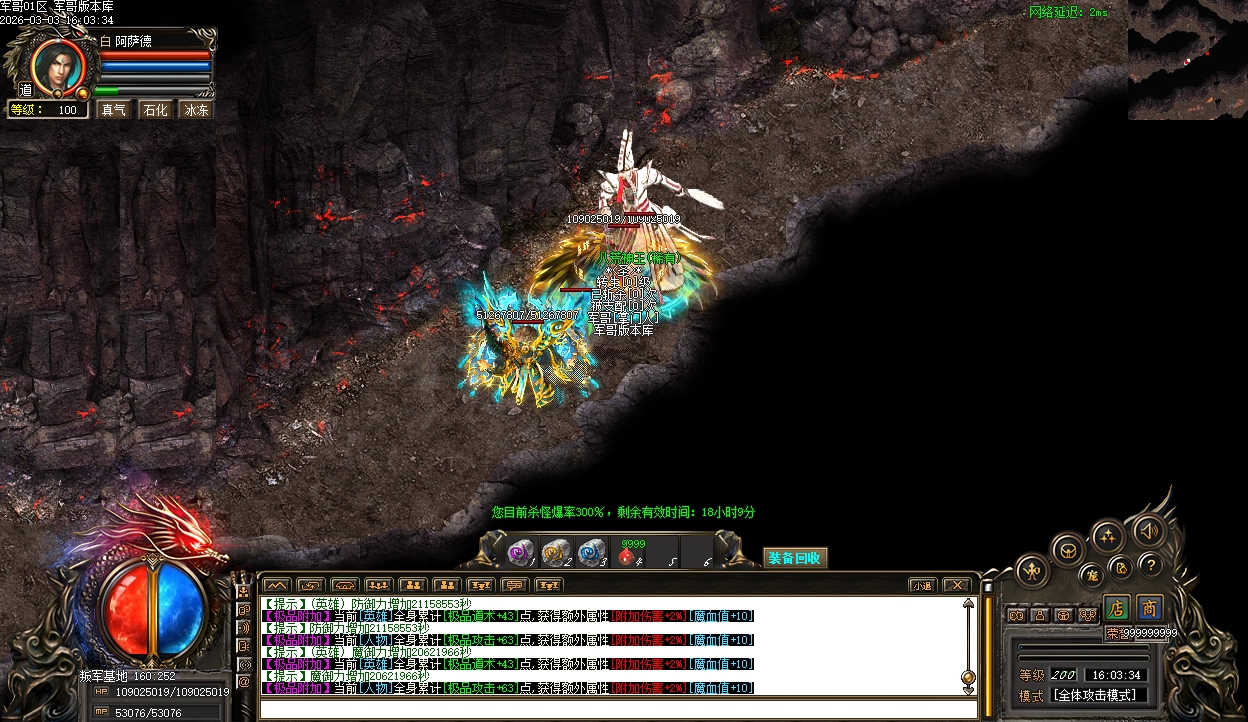
Task: Open help with the question mark icon
Action: point(1151,565)
